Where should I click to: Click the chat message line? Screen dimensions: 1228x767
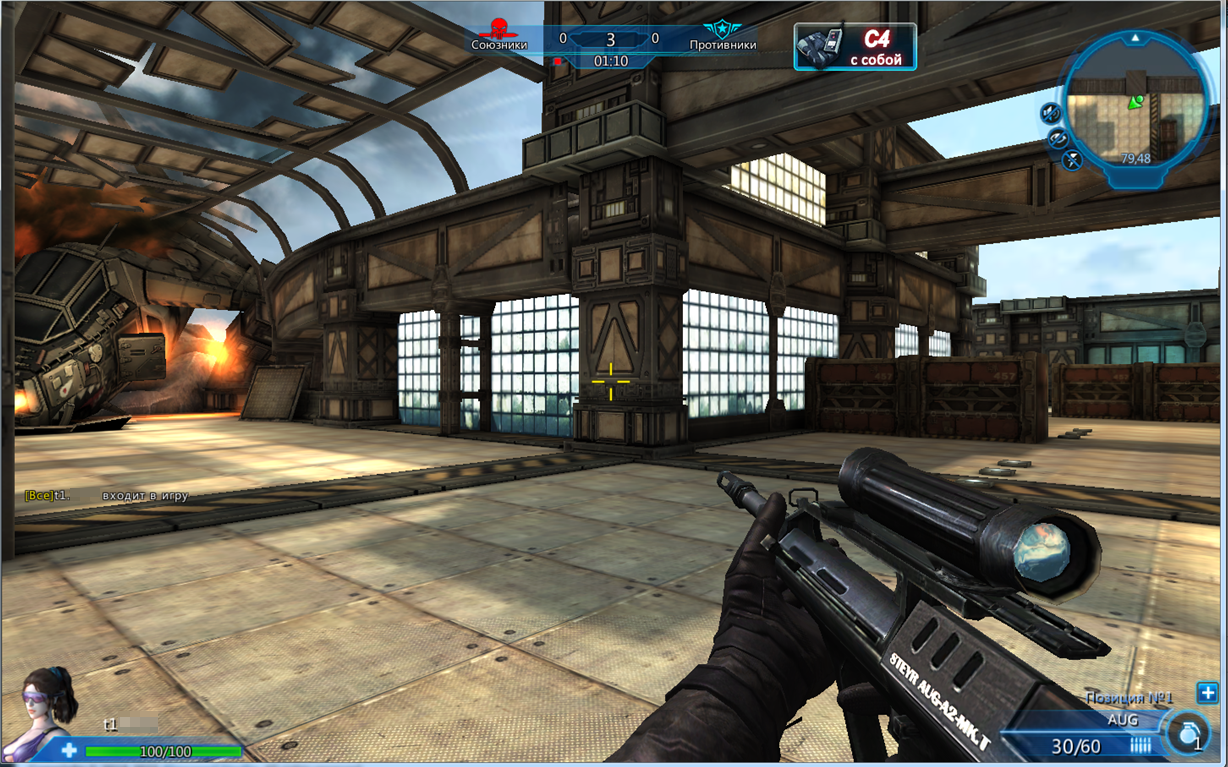tap(107, 496)
